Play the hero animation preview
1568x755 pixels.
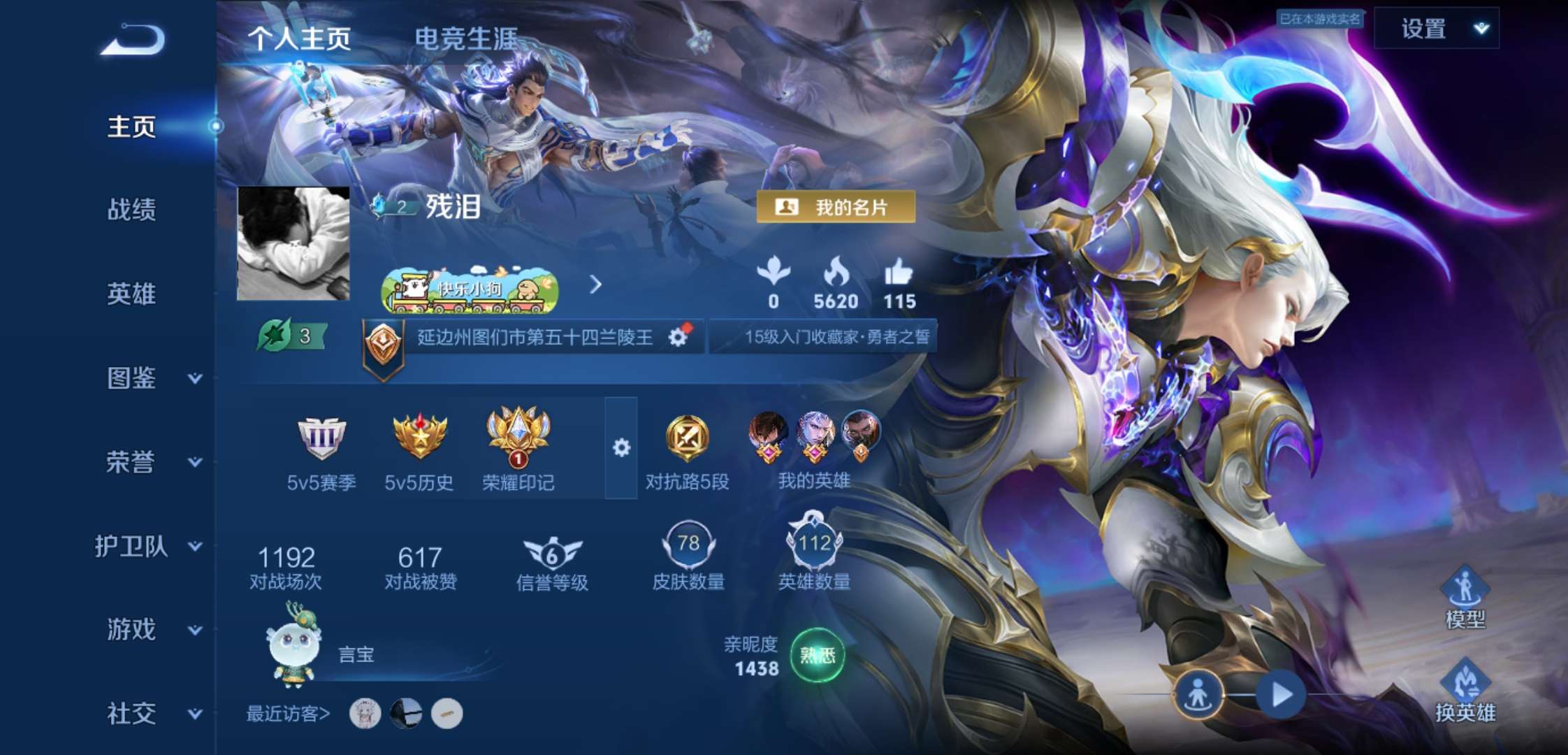pos(1281,695)
